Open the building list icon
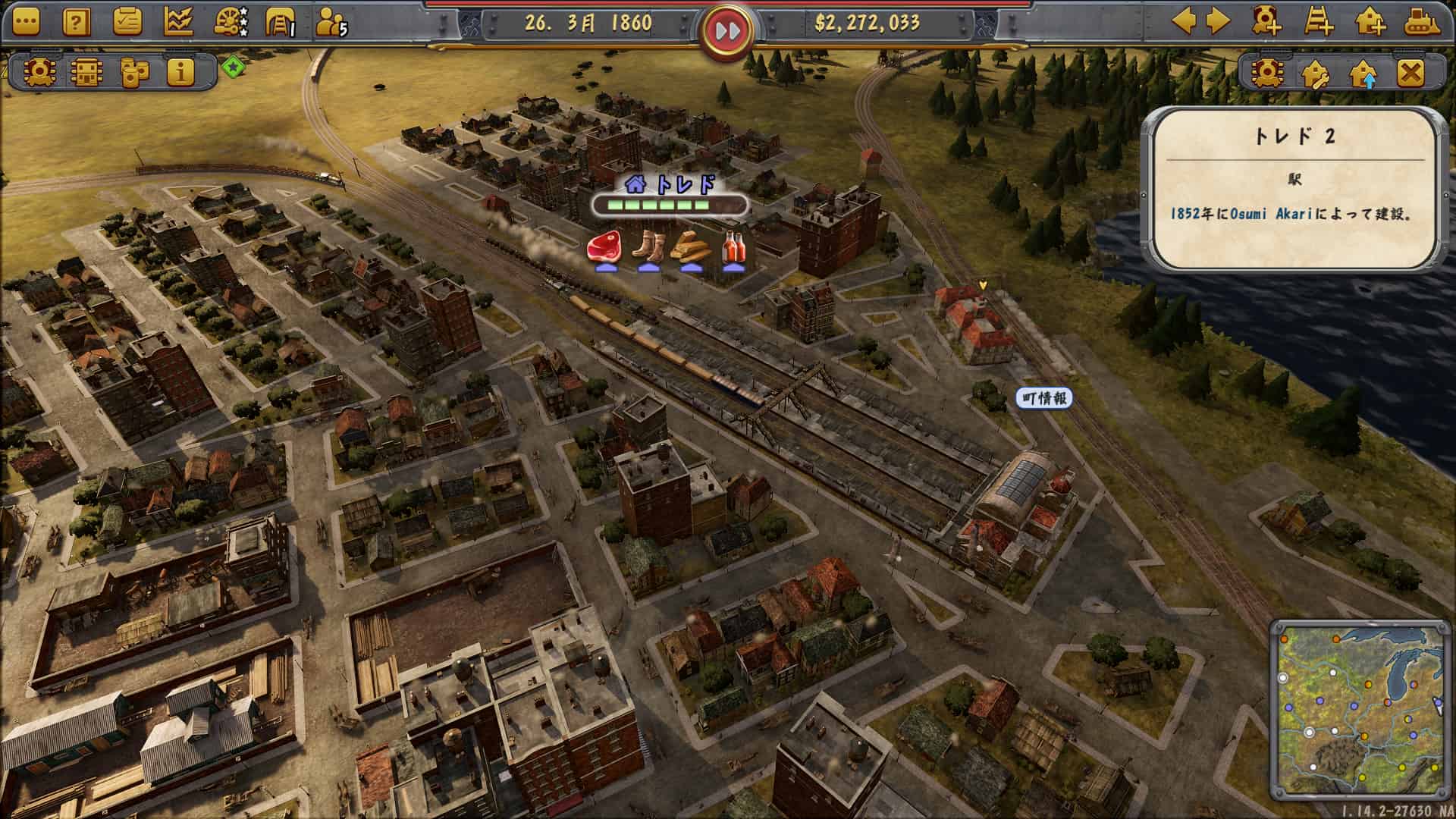The image size is (1456, 819). tap(86, 72)
